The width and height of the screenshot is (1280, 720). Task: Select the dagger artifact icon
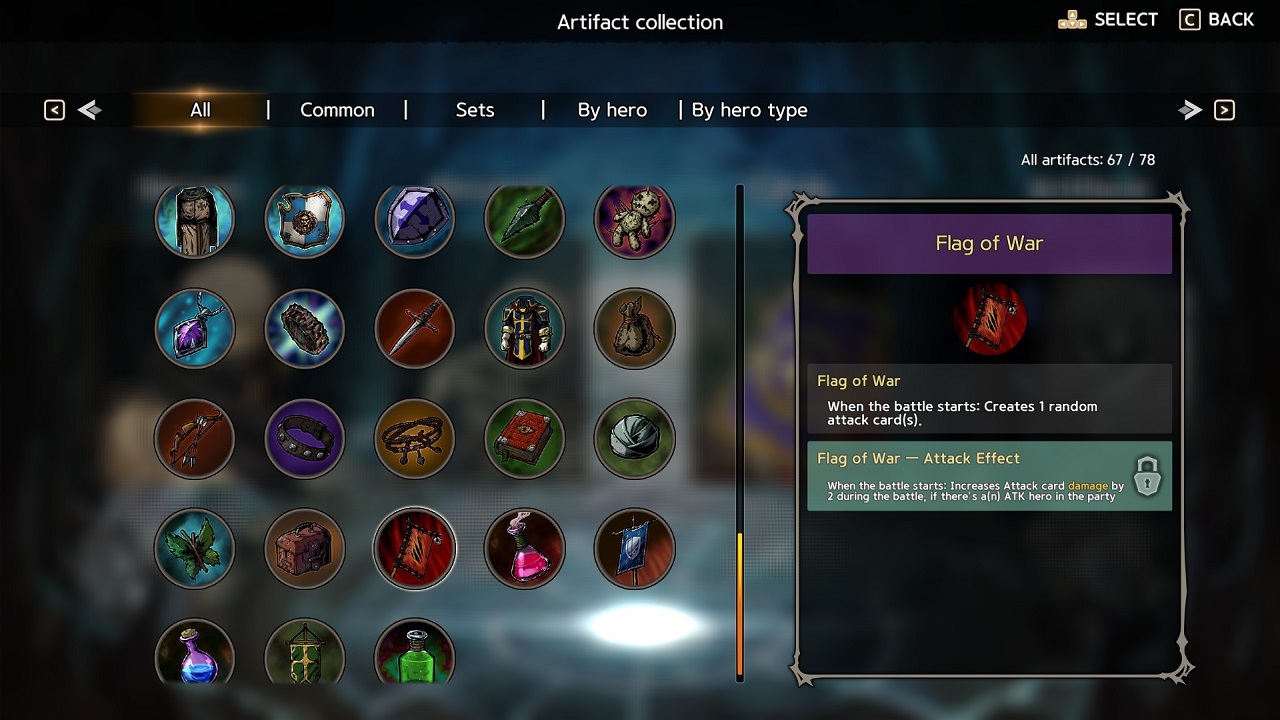click(415, 329)
